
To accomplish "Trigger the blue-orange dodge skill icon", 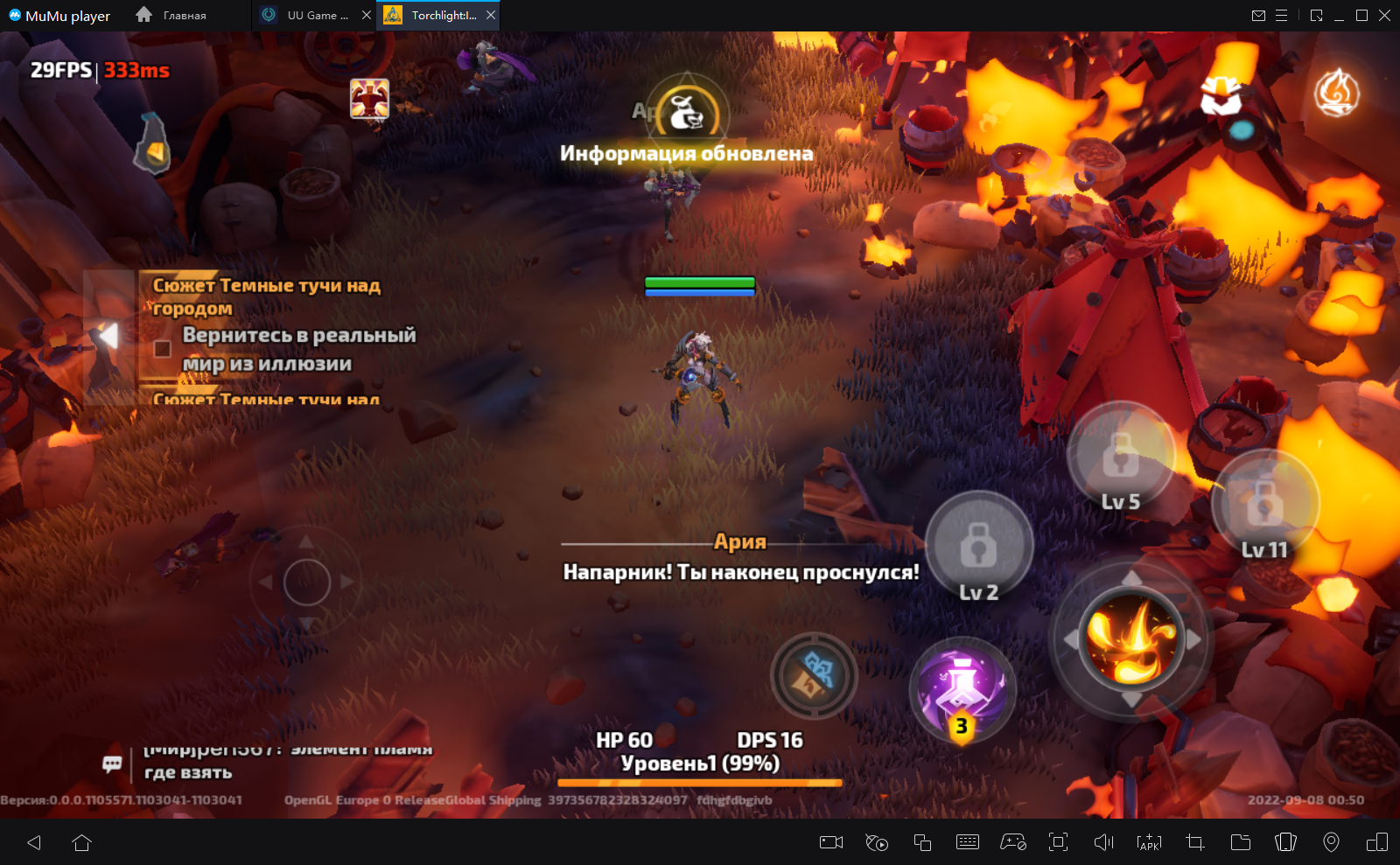I will click(x=814, y=675).
